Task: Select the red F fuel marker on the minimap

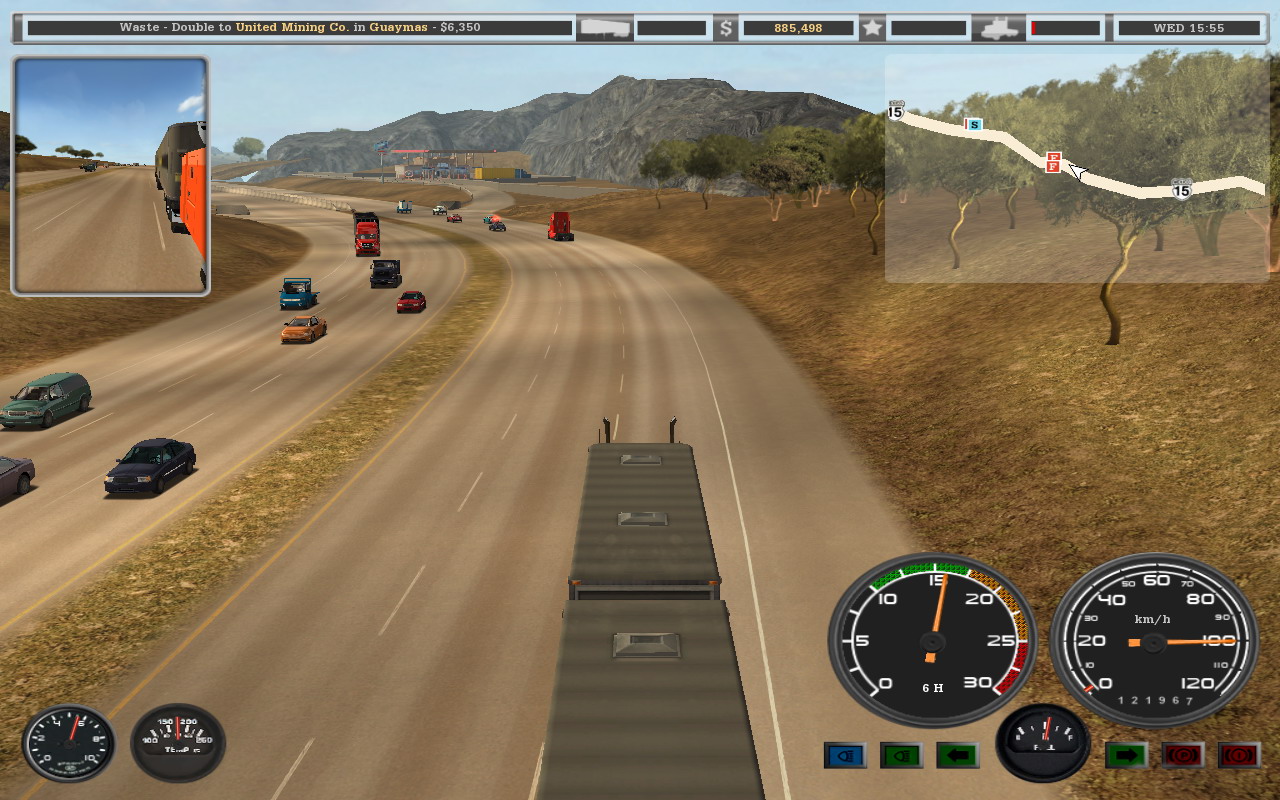Action: (1053, 162)
